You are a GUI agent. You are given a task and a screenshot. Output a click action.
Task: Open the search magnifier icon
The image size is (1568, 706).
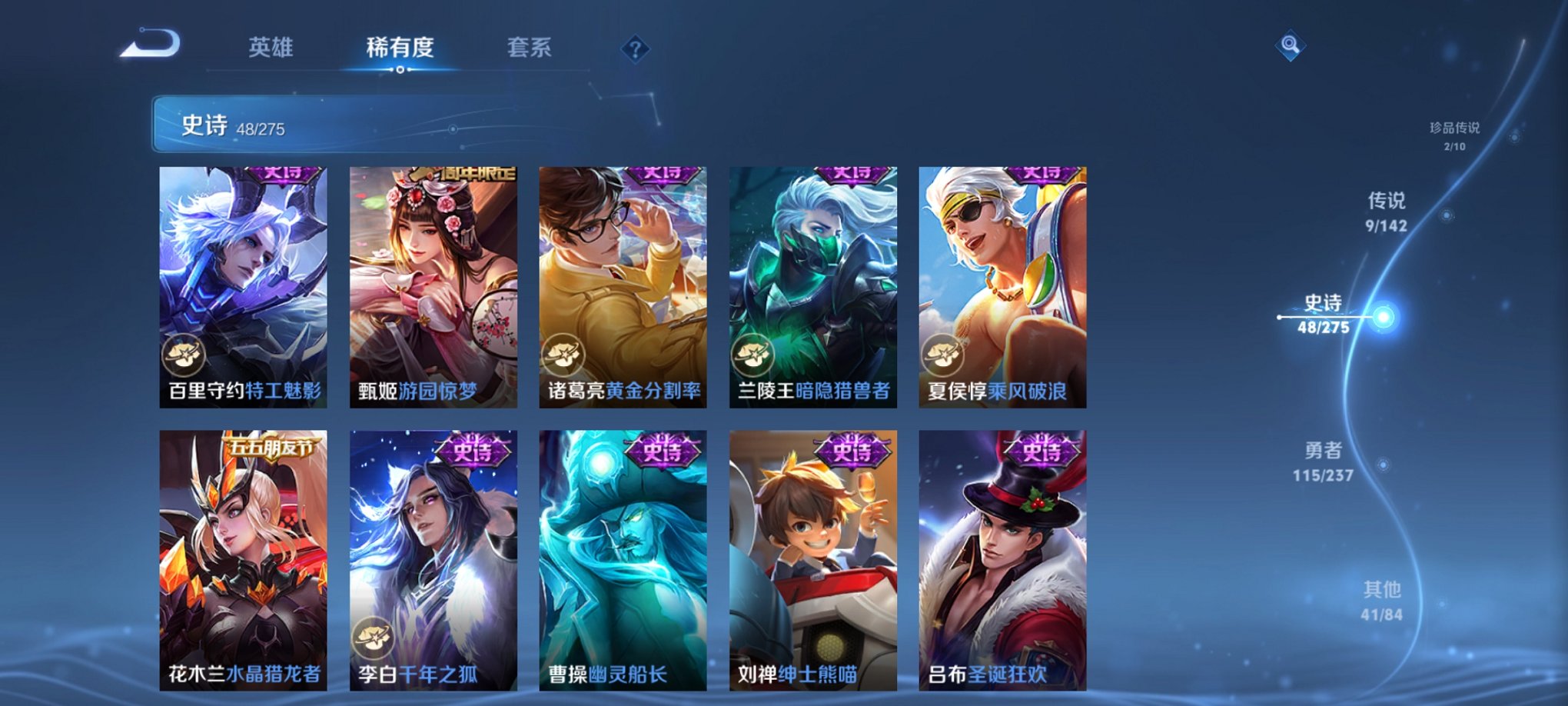tap(1291, 45)
